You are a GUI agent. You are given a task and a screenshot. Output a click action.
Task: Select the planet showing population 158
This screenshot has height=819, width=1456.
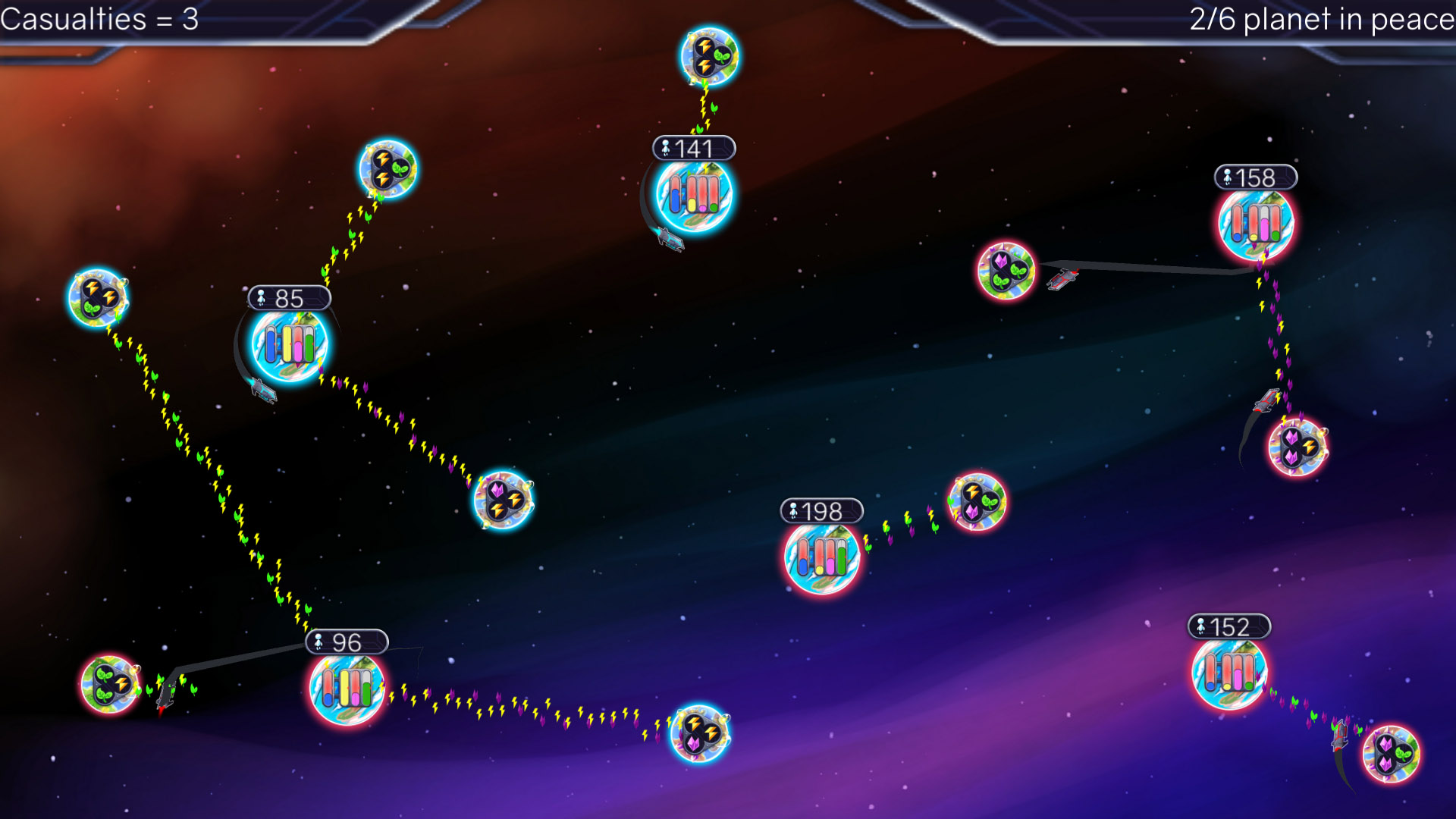pyautogui.click(x=1256, y=224)
